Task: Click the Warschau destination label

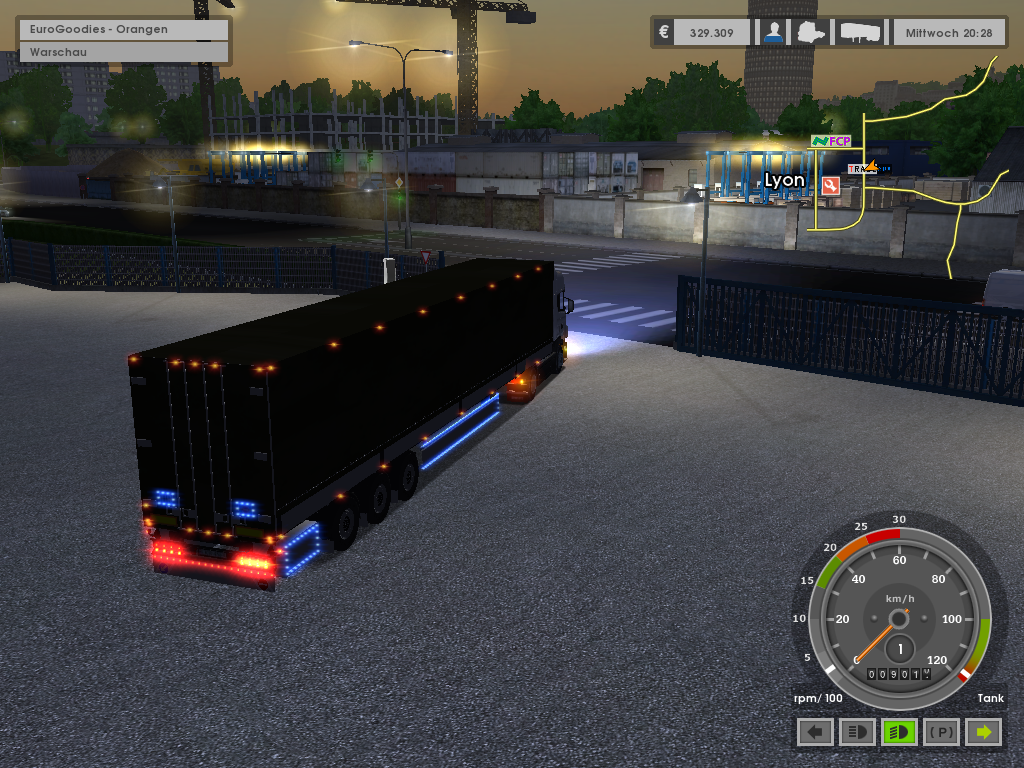Action: tap(124, 51)
